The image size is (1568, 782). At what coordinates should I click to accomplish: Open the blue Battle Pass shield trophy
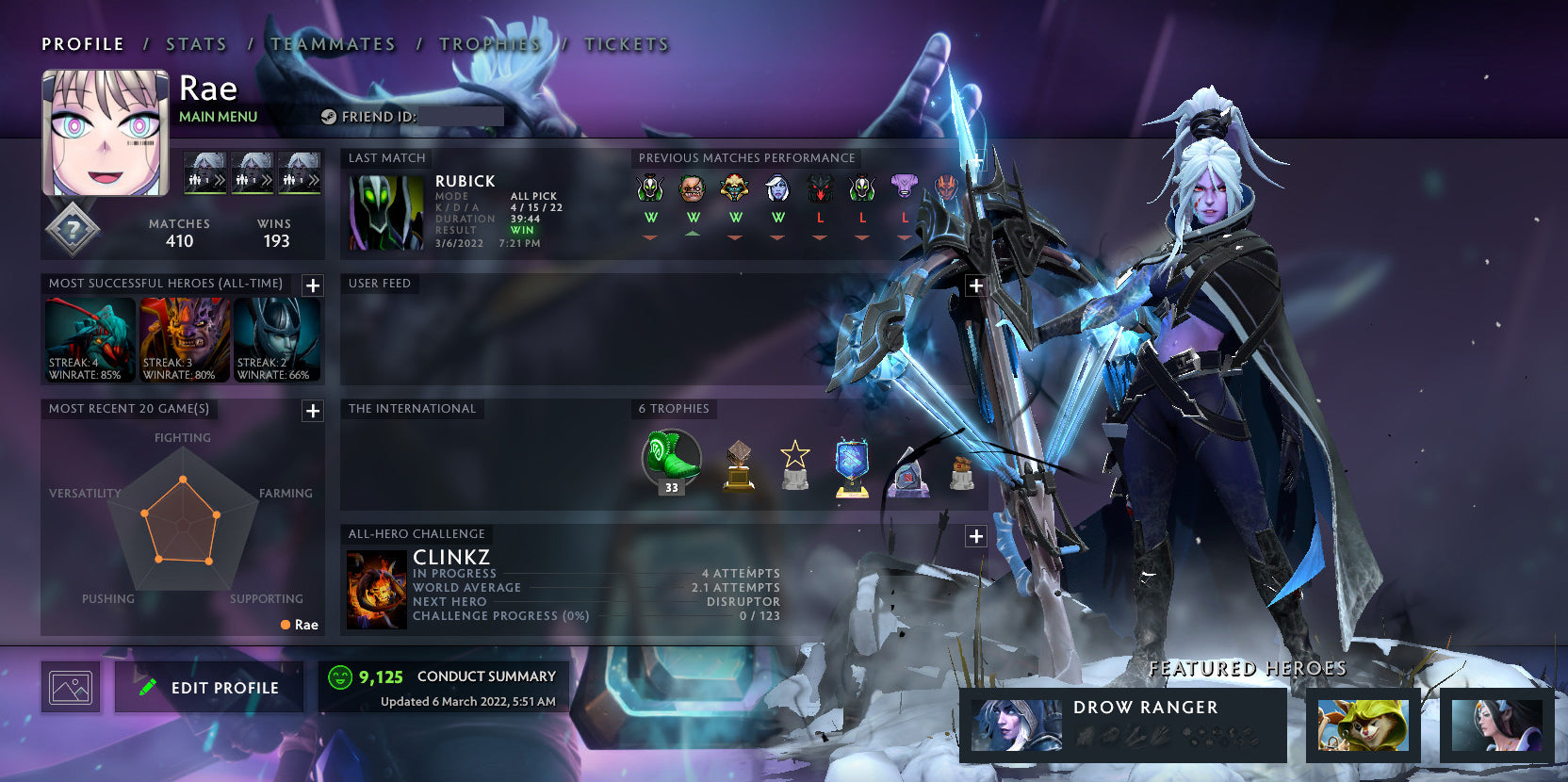click(853, 464)
